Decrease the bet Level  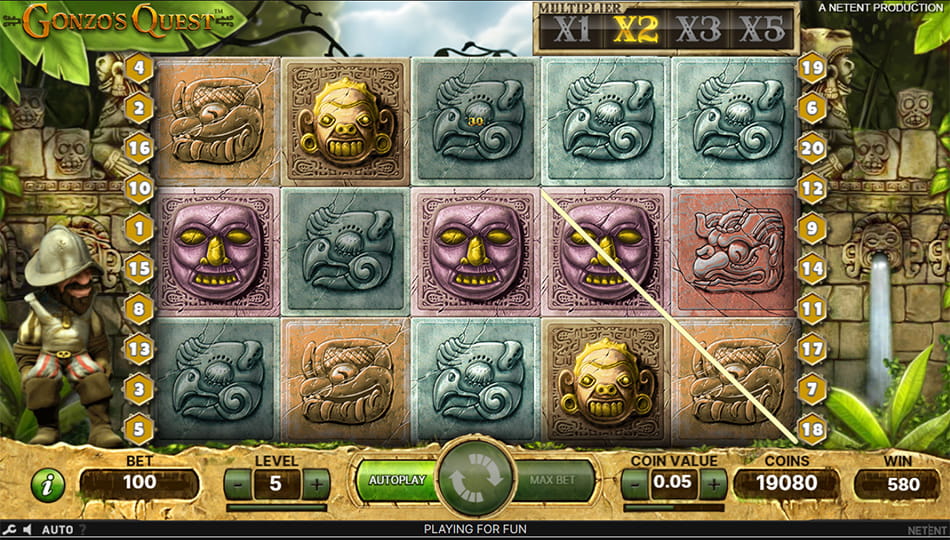[238, 484]
